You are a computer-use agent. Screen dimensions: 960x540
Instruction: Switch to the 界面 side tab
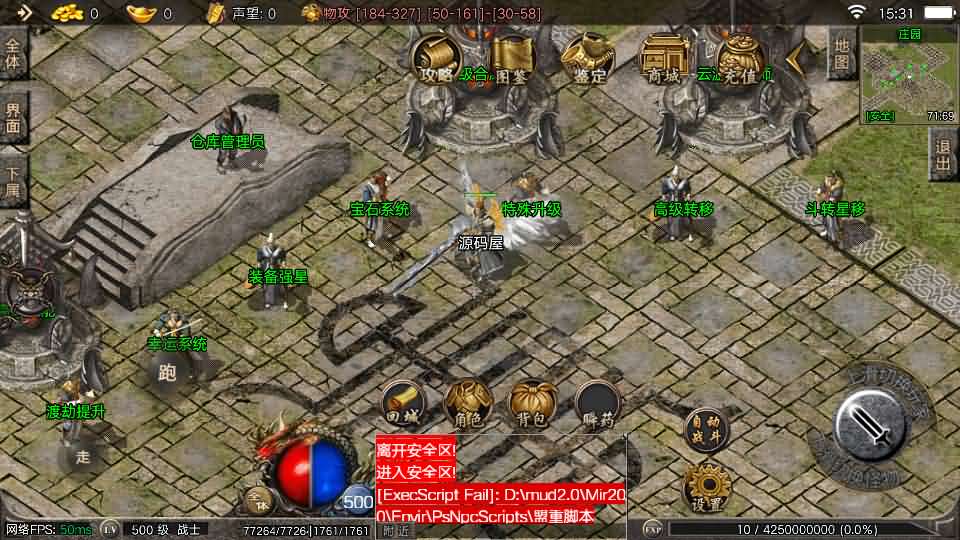(14, 118)
